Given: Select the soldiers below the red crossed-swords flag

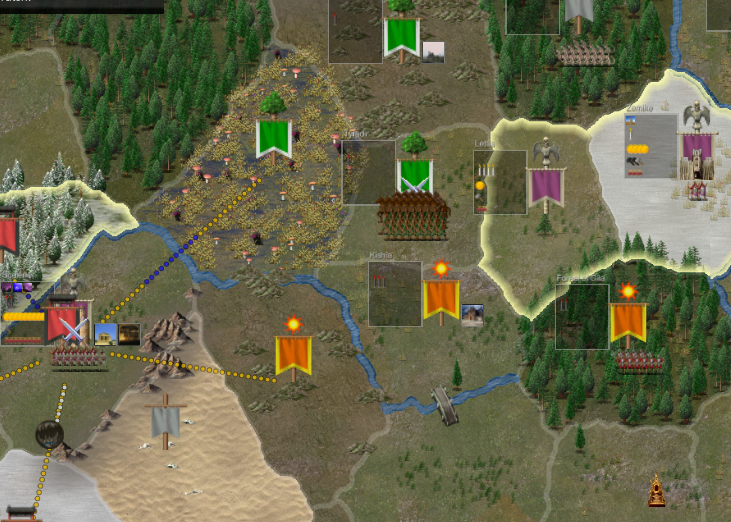Looking at the screenshot, I should (x=79, y=358).
